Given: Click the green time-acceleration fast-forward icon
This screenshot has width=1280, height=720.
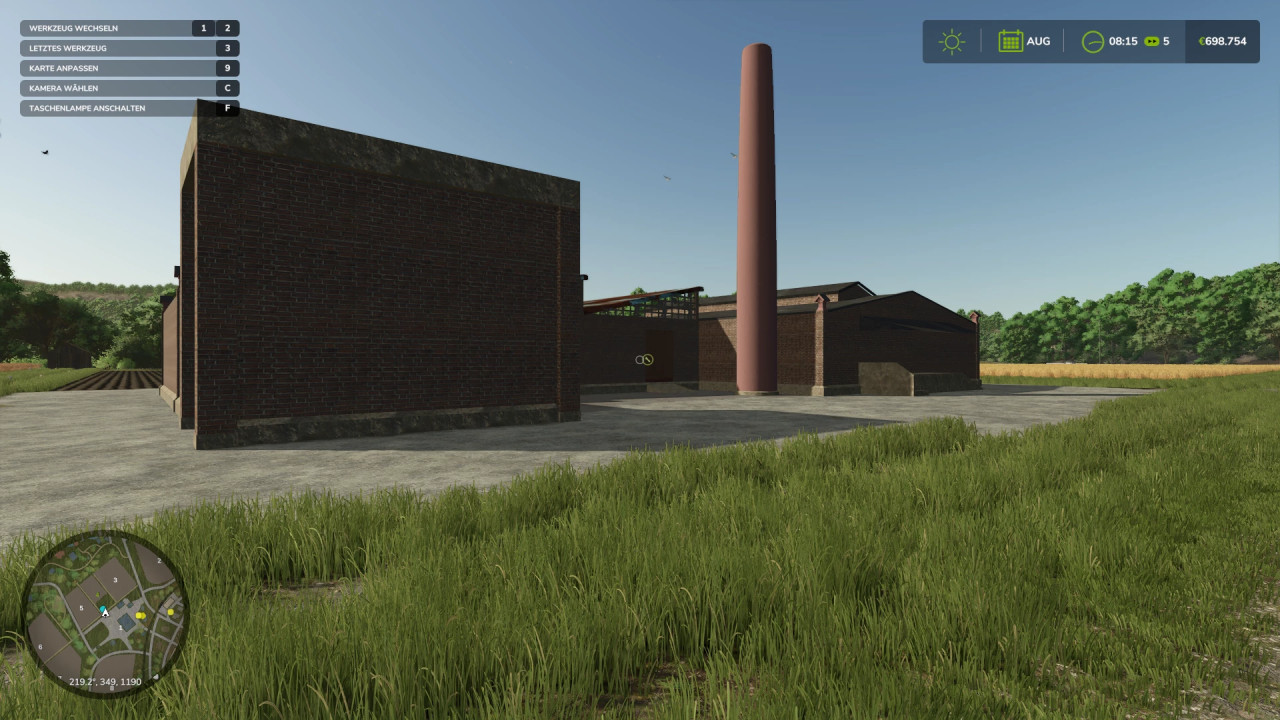Looking at the screenshot, I should coord(1150,41).
